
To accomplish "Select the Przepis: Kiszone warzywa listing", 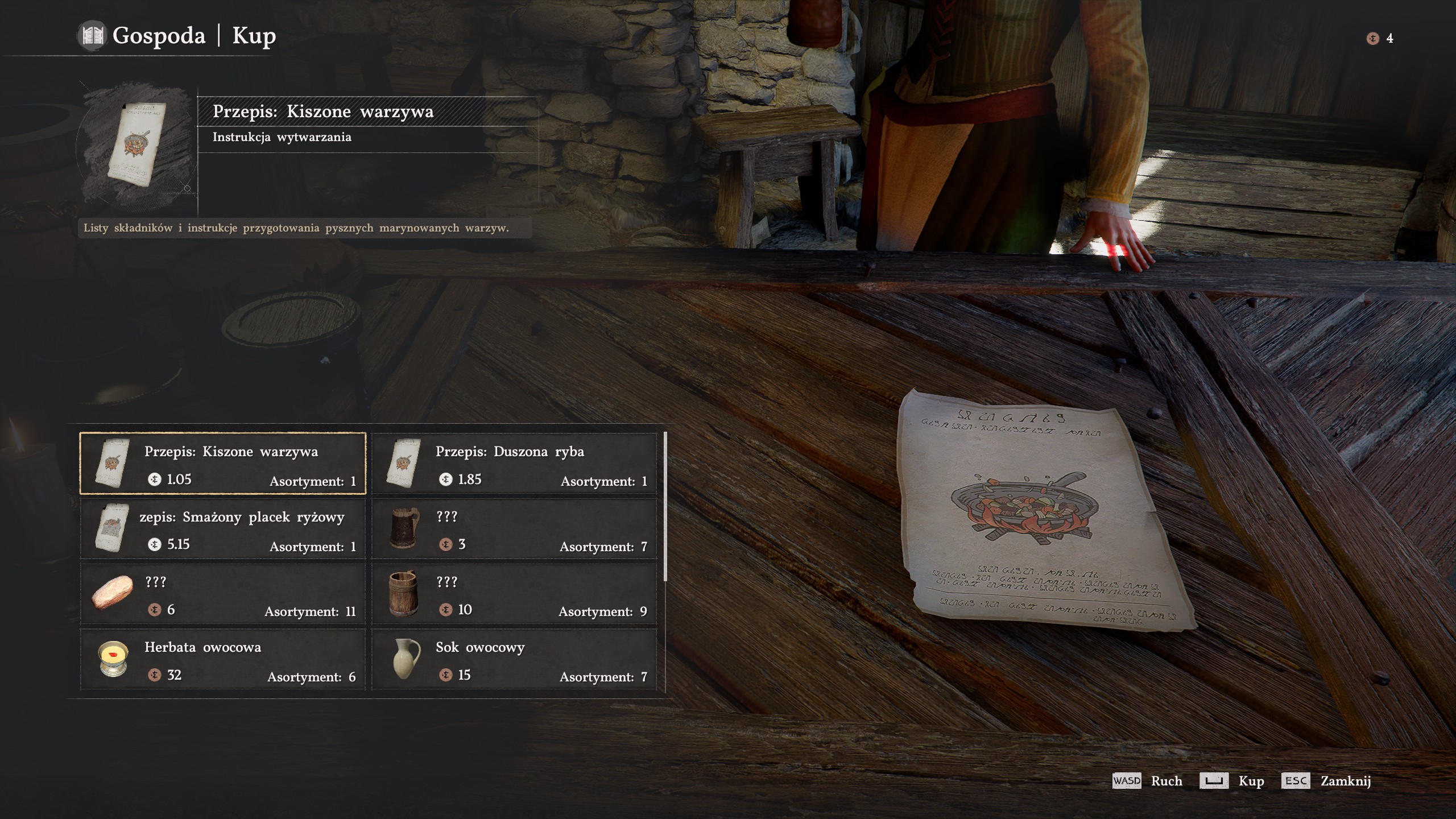I will (222, 464).
